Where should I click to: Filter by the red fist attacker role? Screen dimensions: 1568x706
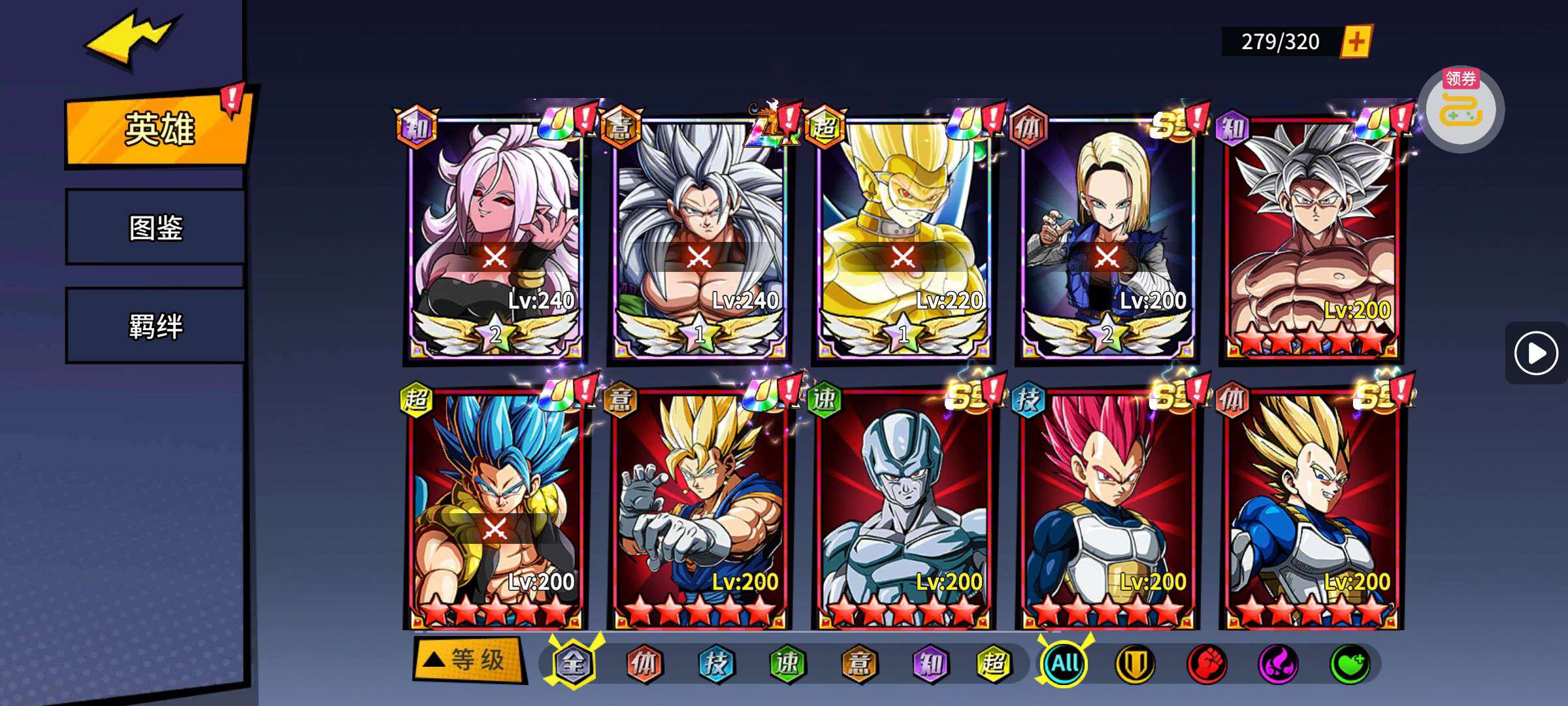[x=1206, y=664]
